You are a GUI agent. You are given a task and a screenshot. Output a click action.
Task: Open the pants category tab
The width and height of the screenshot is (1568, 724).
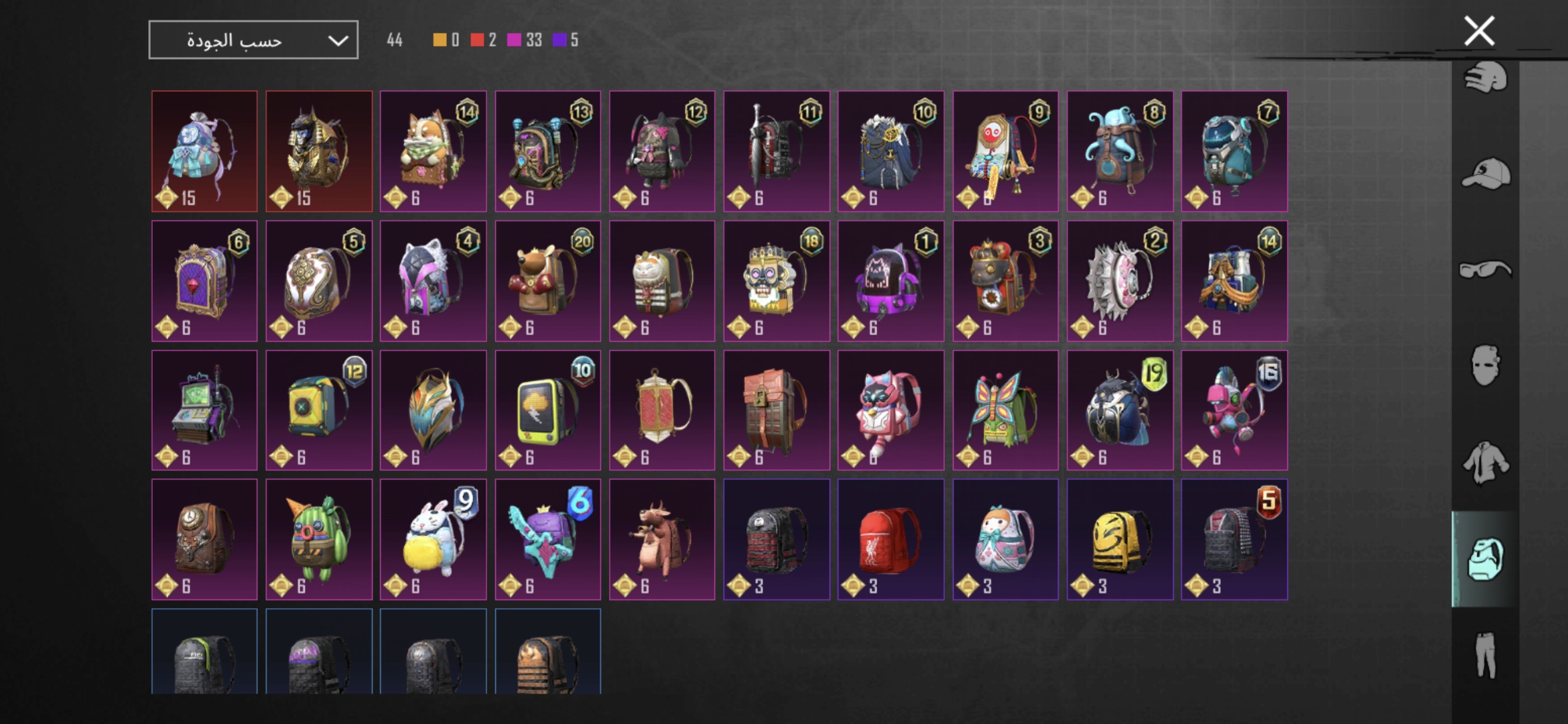coord(1486,654)
